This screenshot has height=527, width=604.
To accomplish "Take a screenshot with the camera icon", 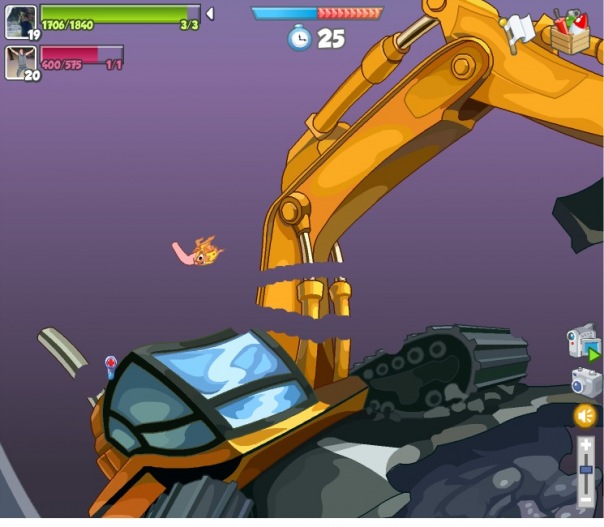I will tap(585, 381).
